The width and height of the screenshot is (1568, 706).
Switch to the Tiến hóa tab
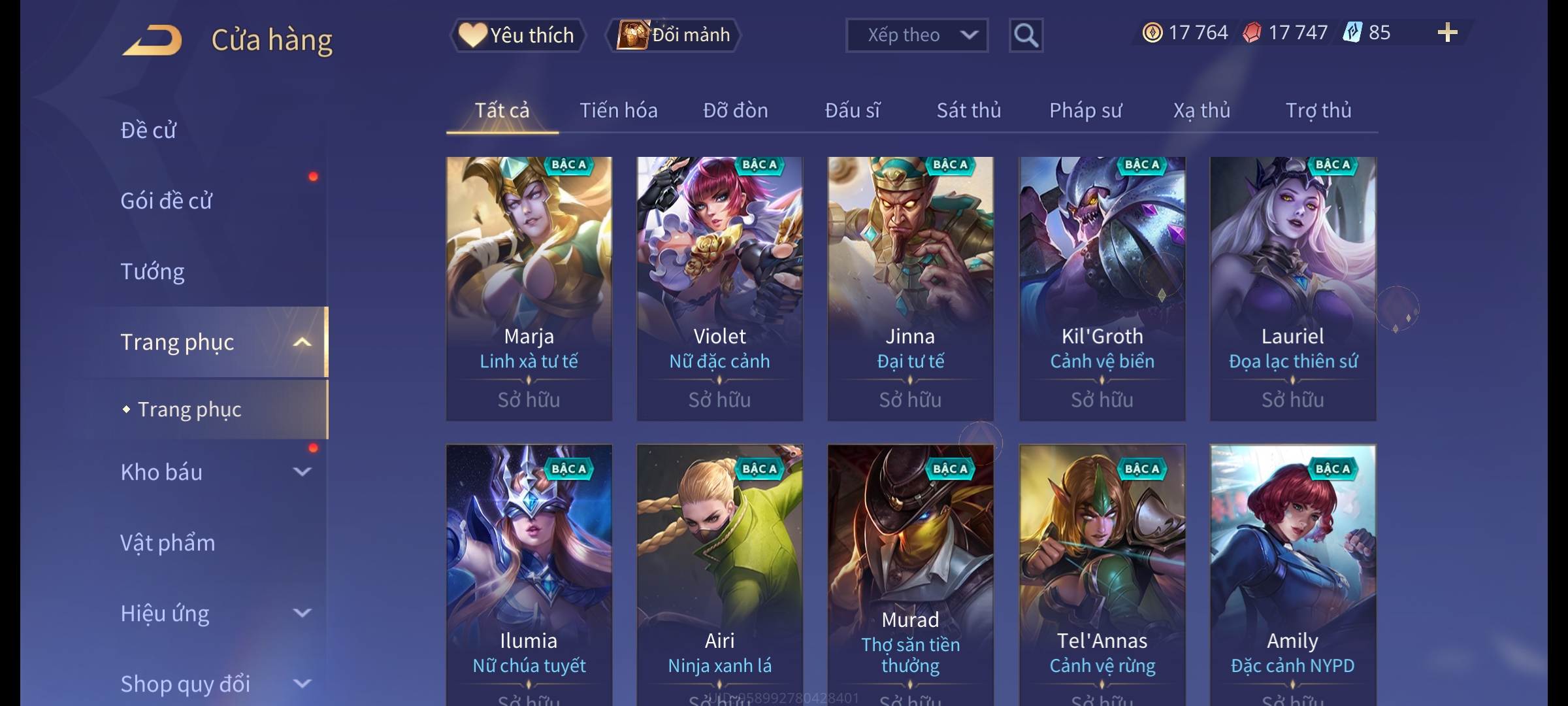pos(618,110)
